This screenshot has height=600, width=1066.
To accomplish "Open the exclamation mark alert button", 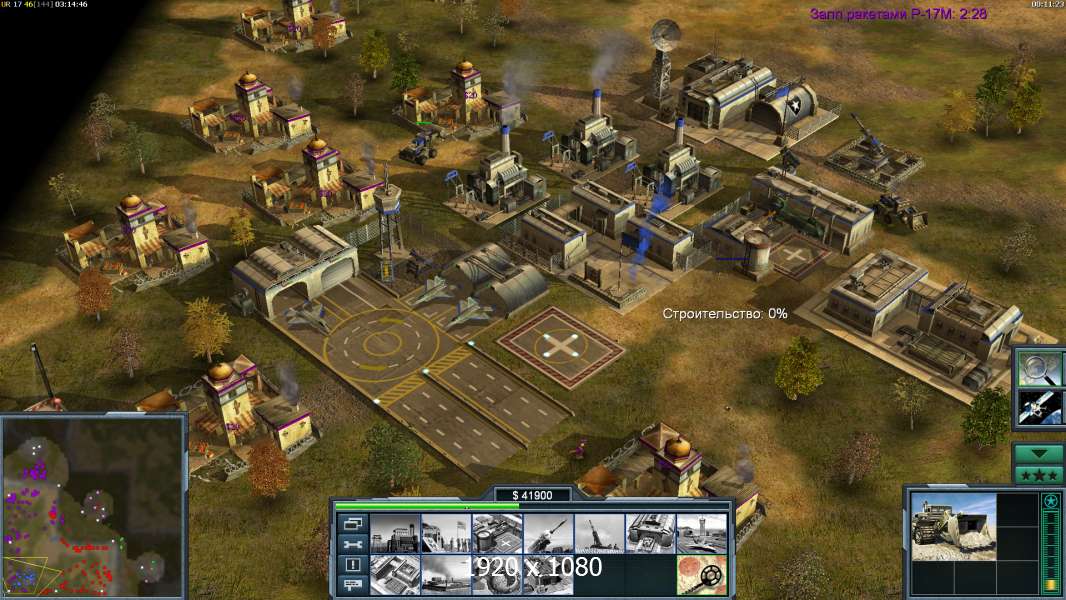I will coord(352,565).
